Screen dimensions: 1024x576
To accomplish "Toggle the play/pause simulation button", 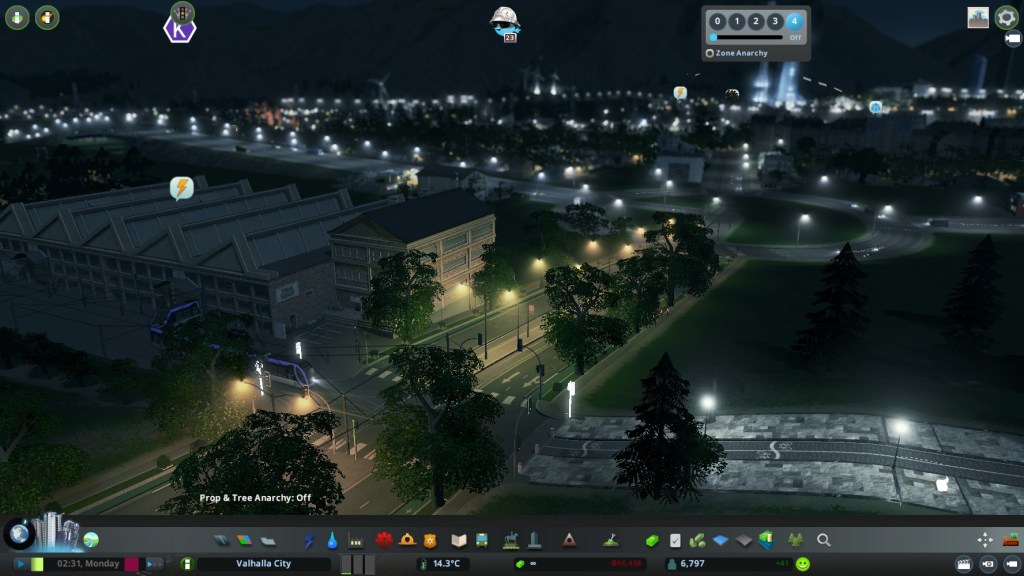I will pyautogui.click(x=20, y=564).
